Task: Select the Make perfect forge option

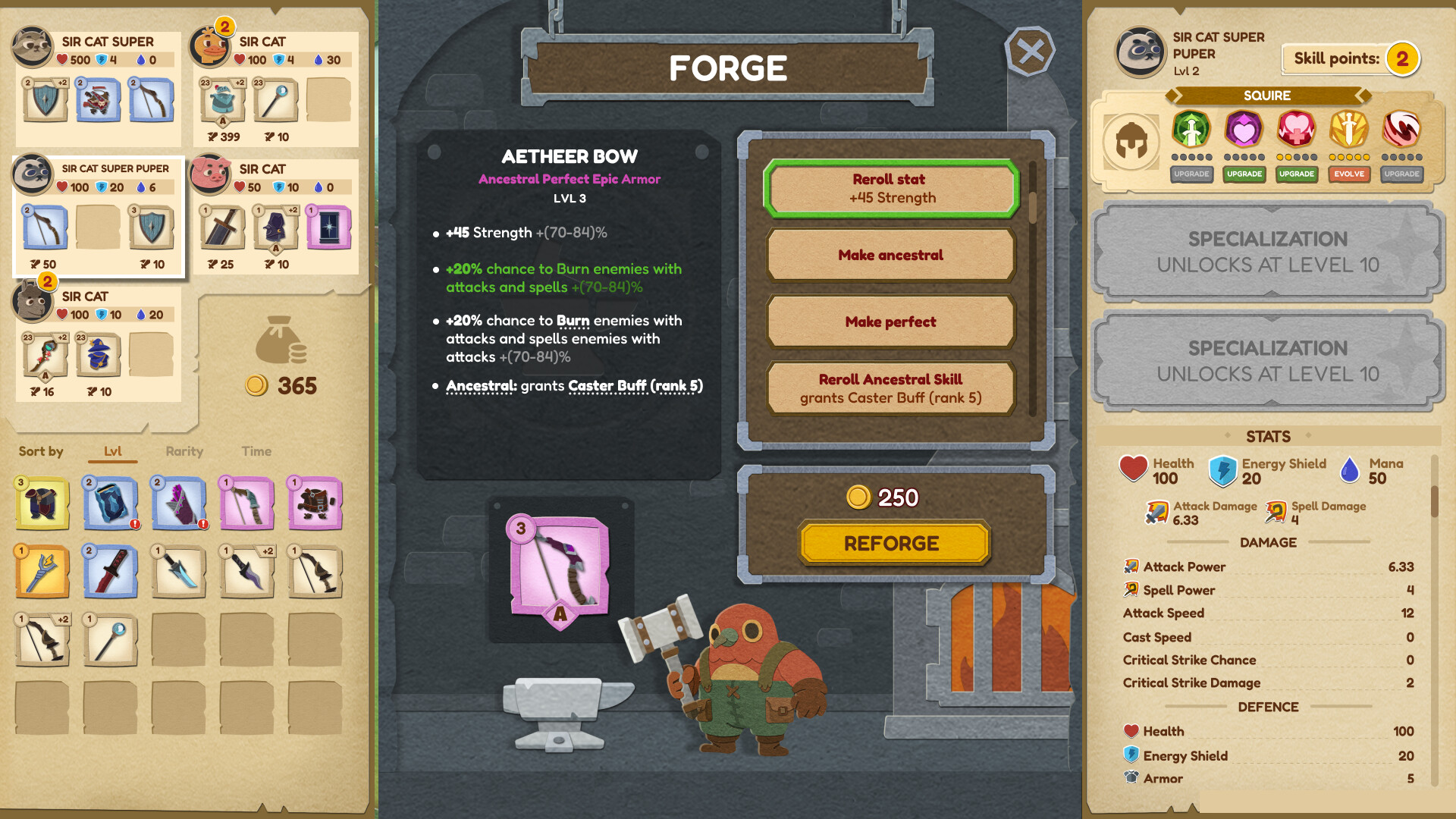Action: 891,322
